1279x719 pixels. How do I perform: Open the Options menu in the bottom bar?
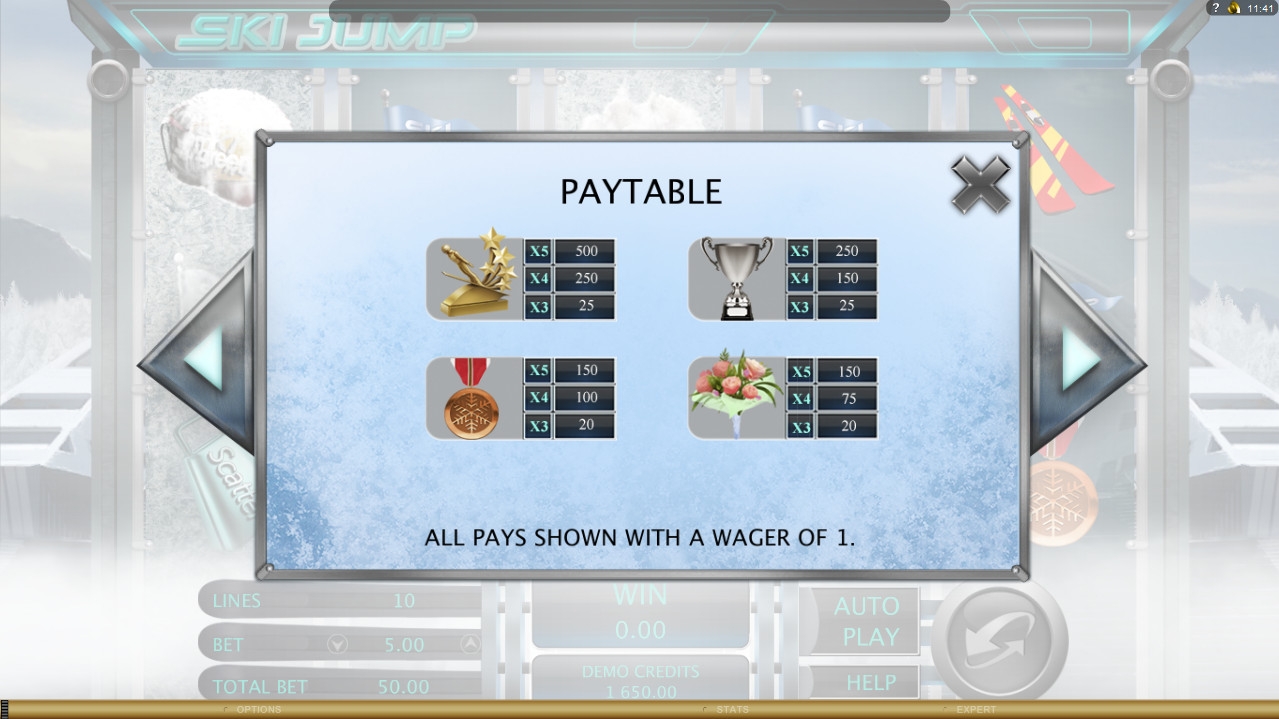pyautogui.click(x=258, y=710)
